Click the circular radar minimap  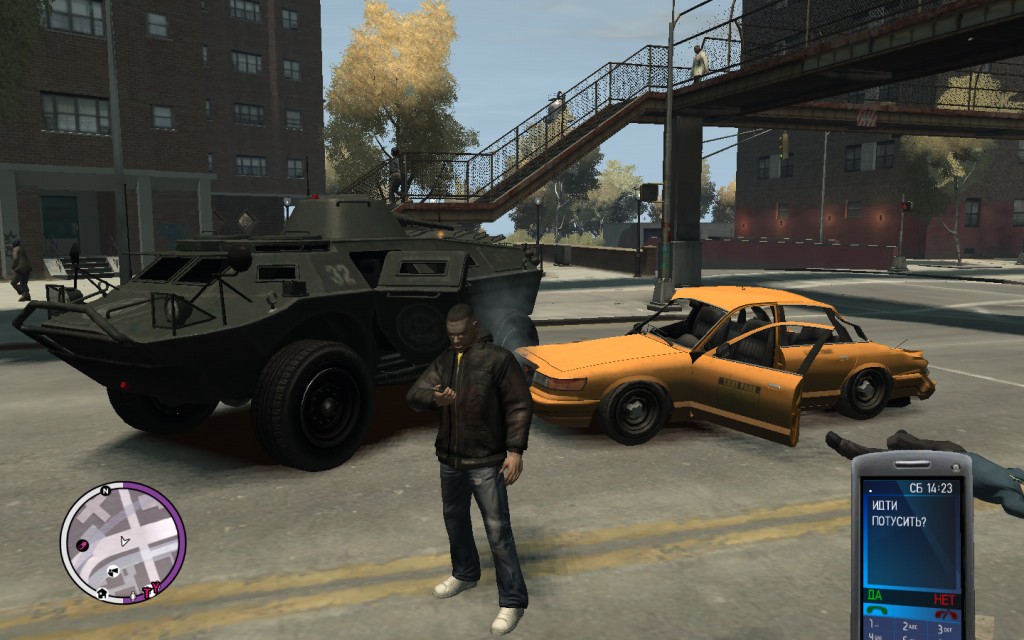(x=122, y=543)
